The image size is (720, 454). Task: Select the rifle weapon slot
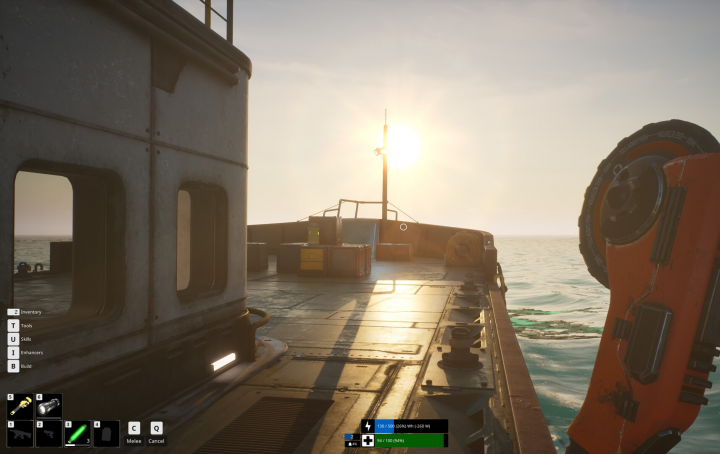(20, 433)
